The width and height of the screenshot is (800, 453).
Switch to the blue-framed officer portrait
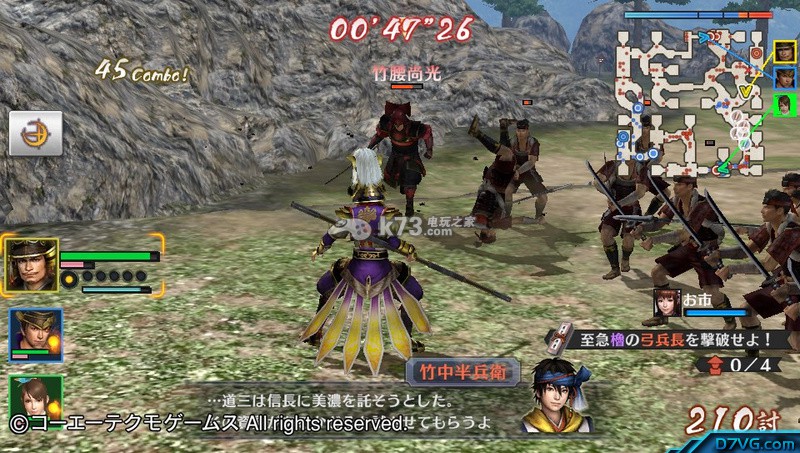click(35, 335)
